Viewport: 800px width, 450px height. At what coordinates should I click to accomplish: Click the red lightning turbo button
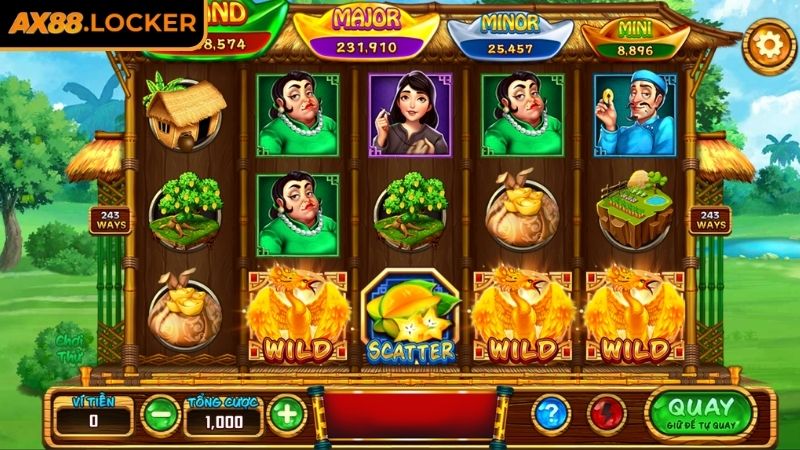605,414
